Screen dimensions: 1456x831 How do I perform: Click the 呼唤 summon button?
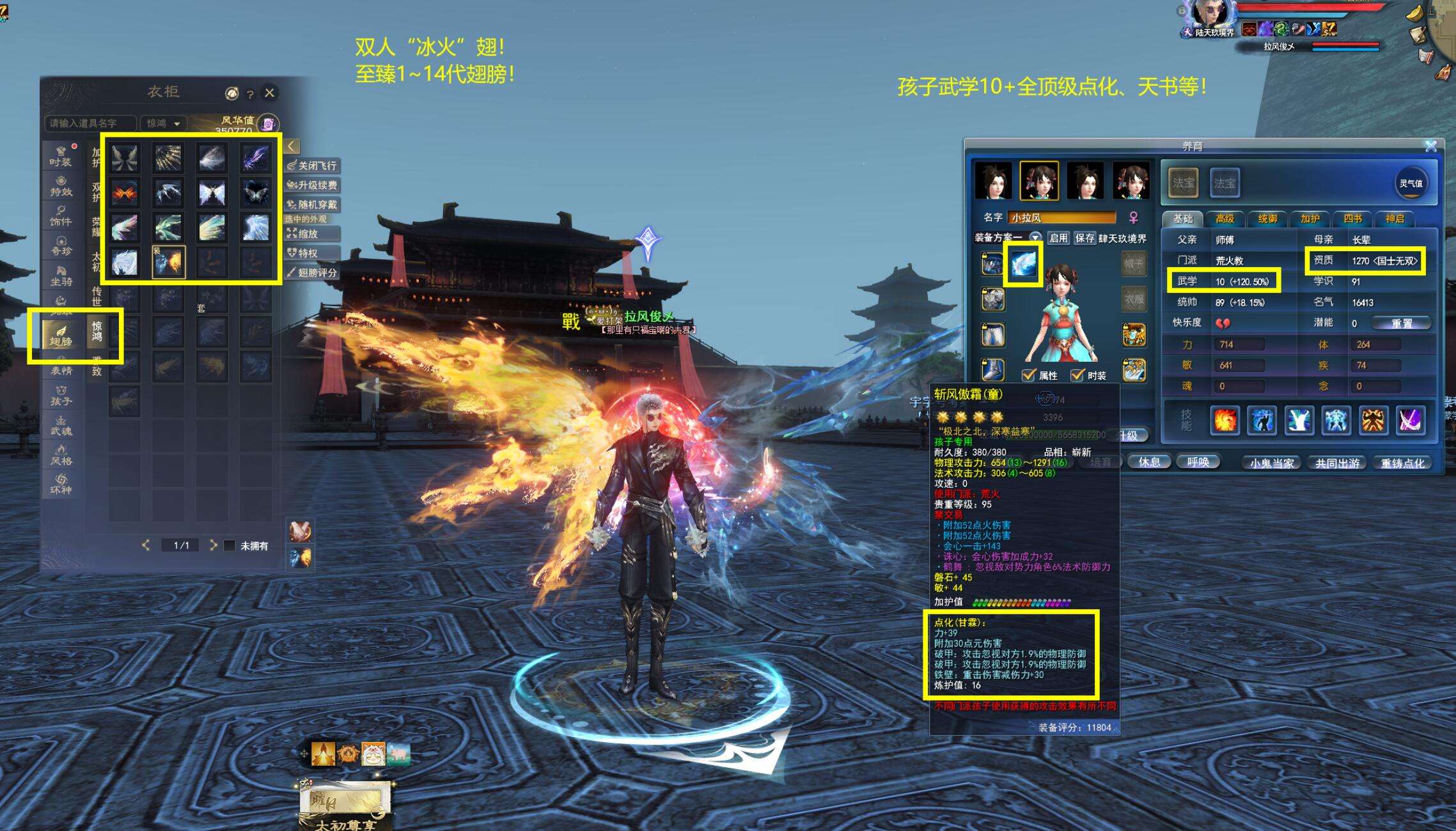coord(1198,462)
